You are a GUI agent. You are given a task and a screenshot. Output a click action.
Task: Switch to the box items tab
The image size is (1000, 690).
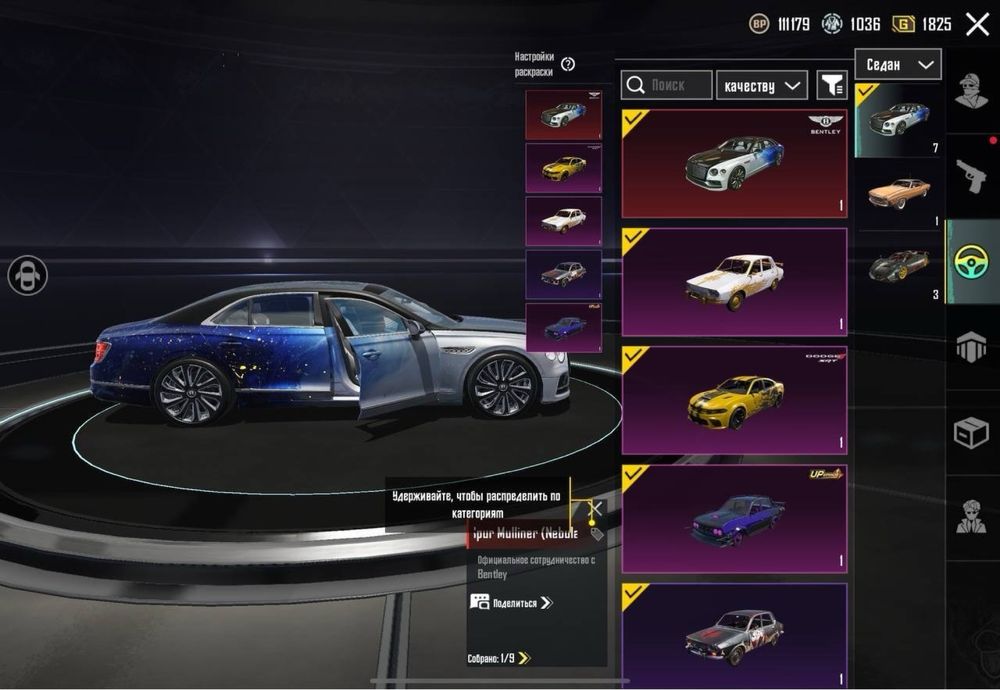[x=971, y=432]
